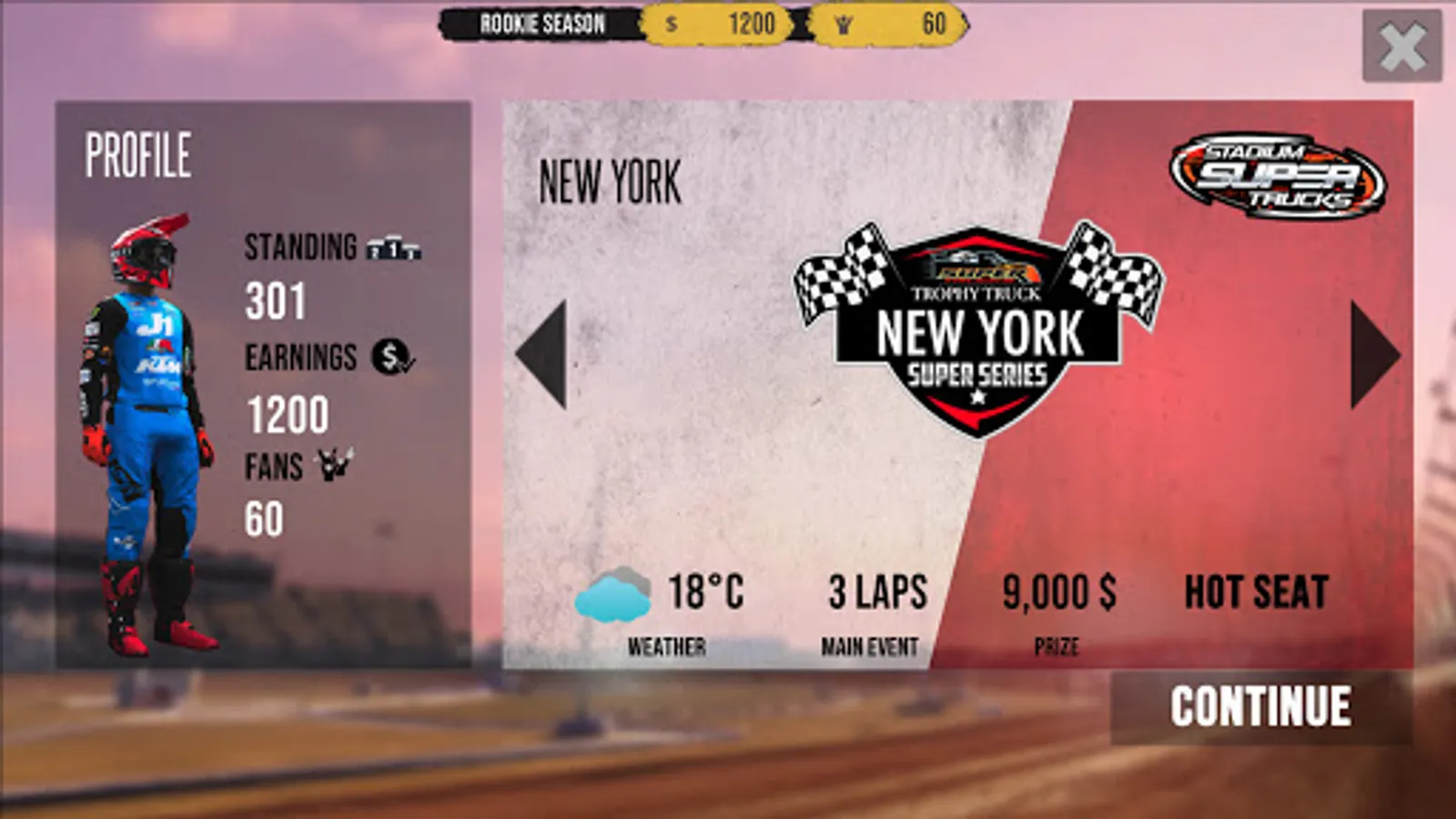This screenshot has height=819, width=1456.
Task: Select the podium icon next to Standing
Action: pos(393,248)
